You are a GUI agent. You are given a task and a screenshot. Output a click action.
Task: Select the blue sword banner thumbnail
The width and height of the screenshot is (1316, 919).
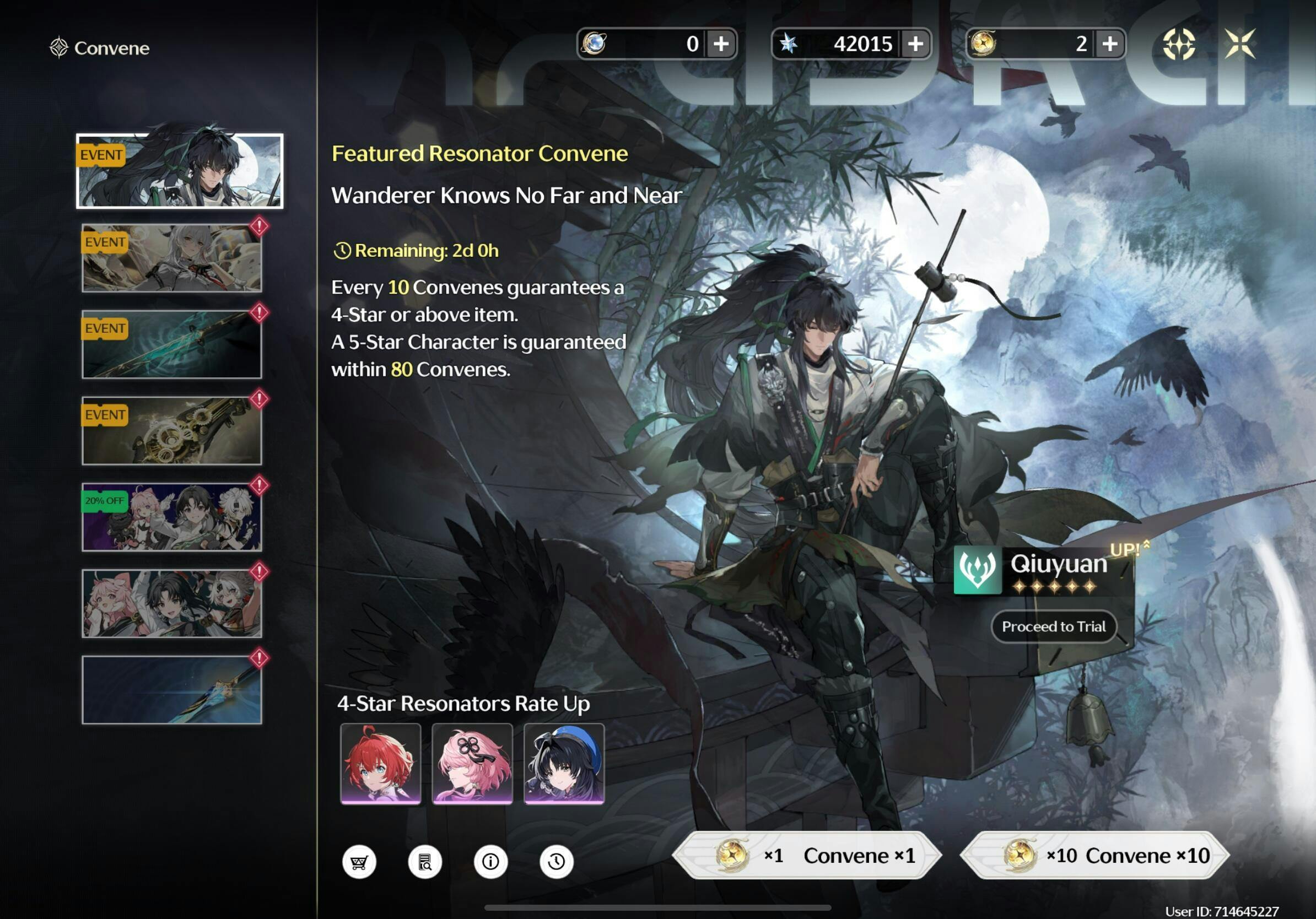pos(171,689)
